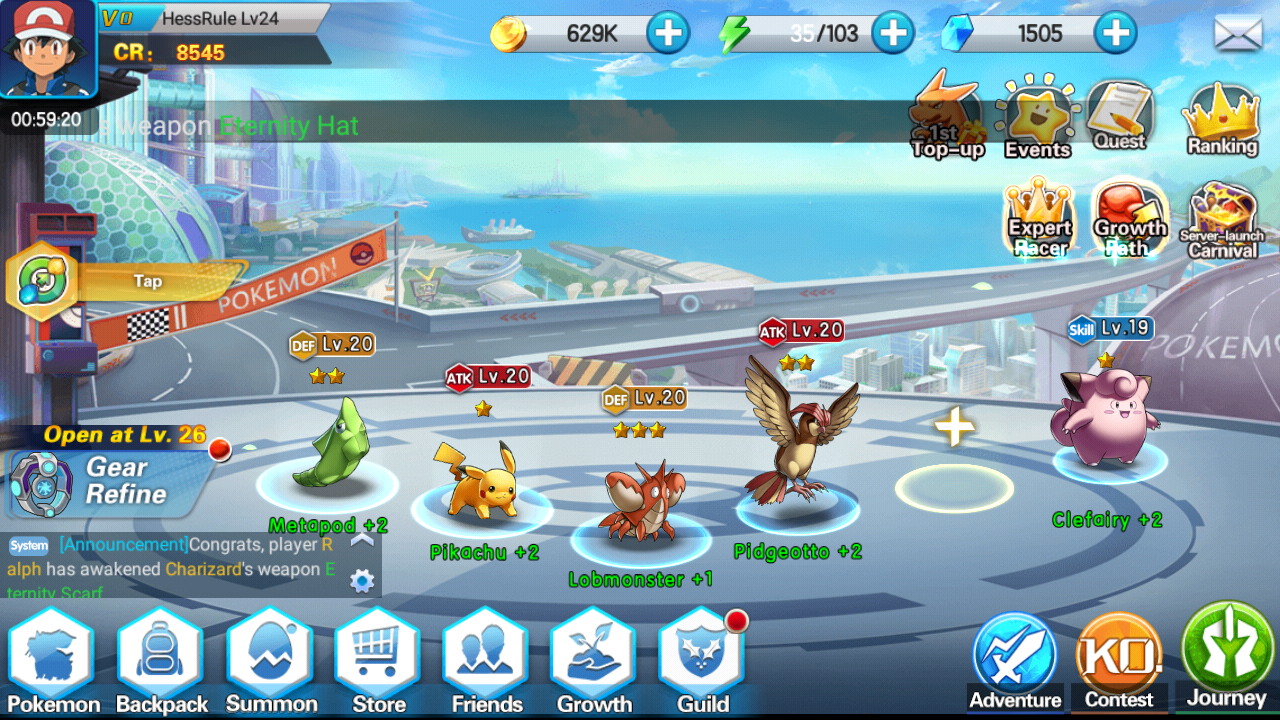This screenshot has width=1280, height=720.
Task: View the Quest list
Action: click(x=1120, y=117)
